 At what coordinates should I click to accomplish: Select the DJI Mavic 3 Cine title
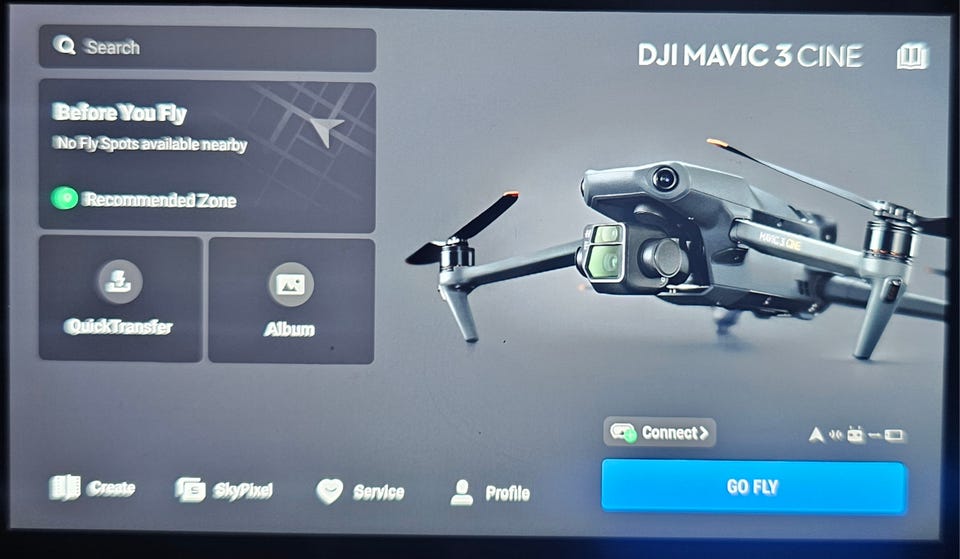coord(750,56)
